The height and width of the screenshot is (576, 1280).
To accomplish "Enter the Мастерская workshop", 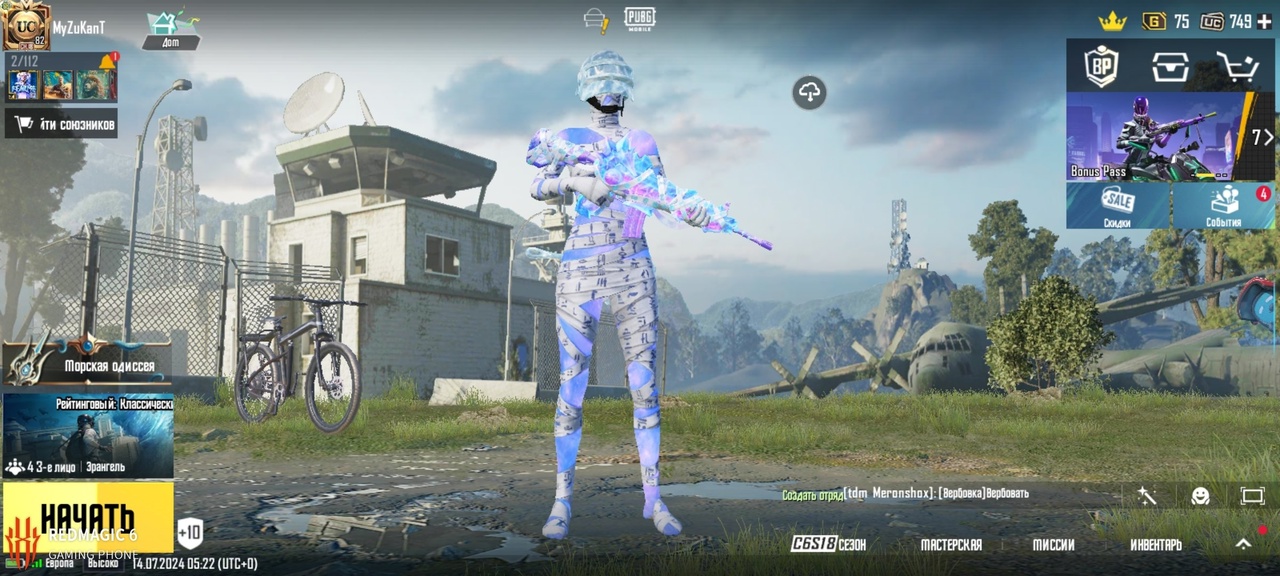I will 951,545.
